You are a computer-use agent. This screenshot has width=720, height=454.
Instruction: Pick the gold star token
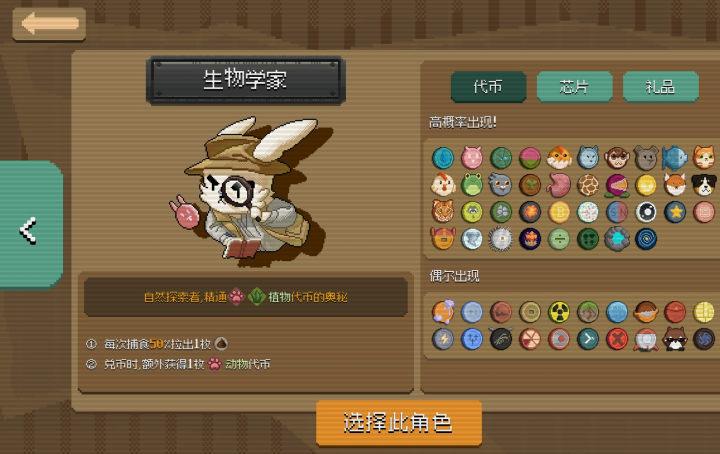point(675,211)
